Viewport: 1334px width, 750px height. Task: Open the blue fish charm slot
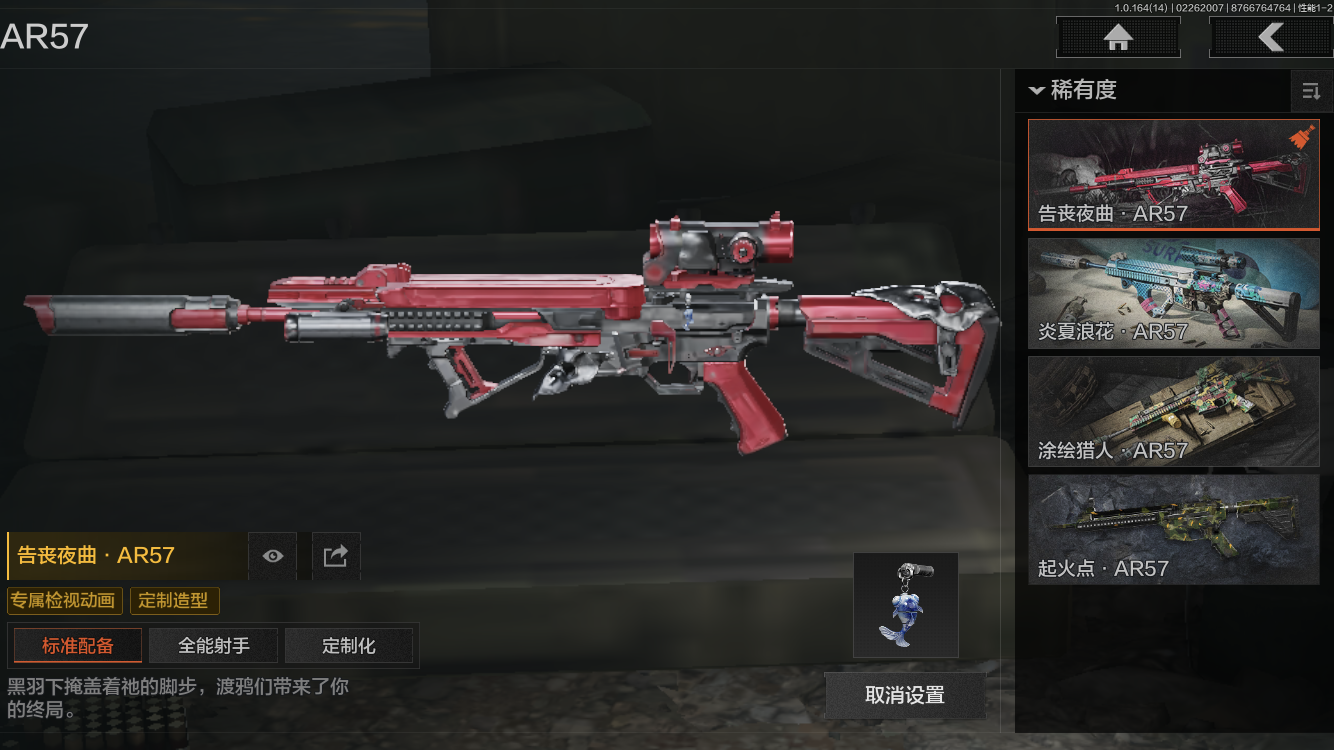pos(905,605)
